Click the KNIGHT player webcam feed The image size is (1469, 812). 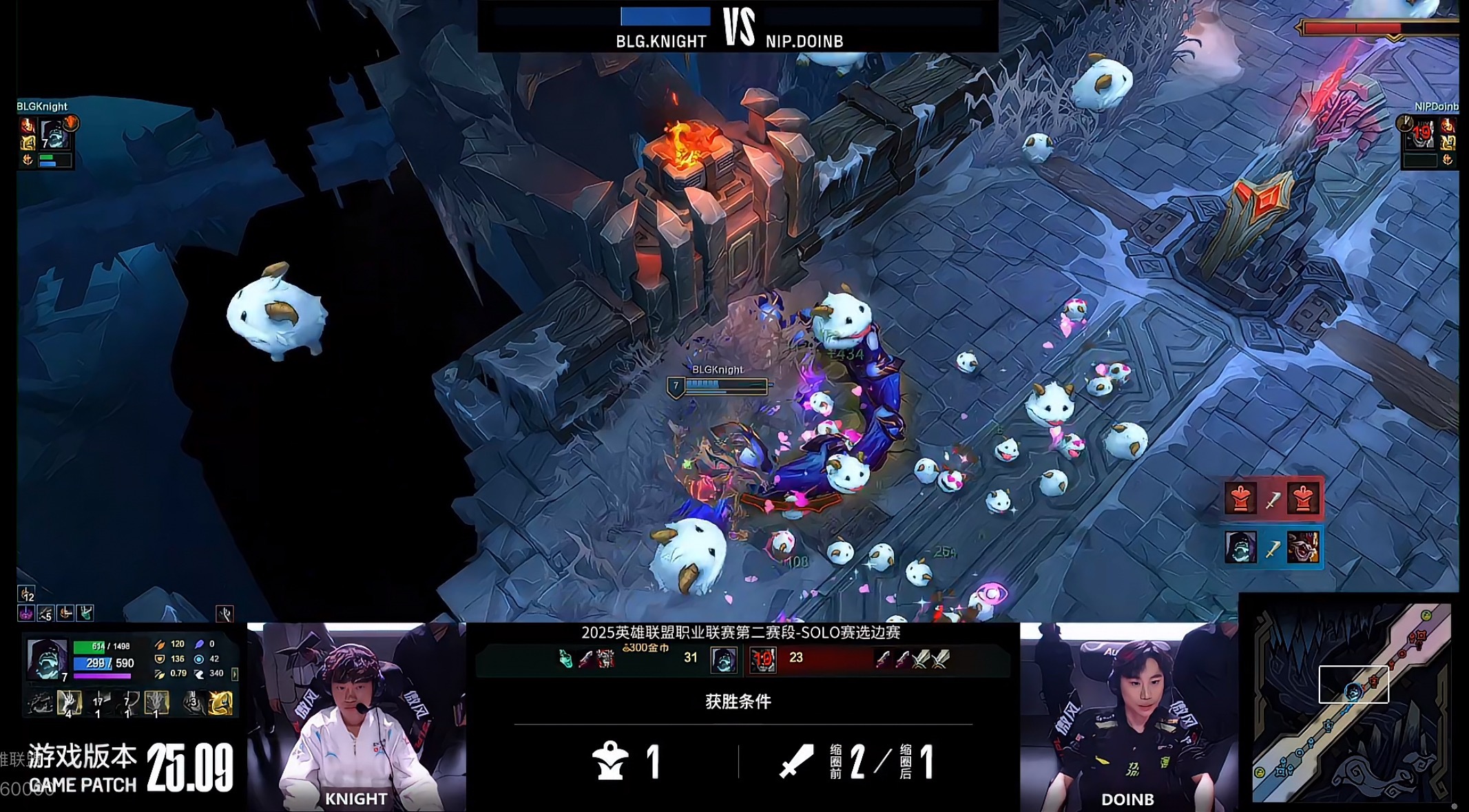(356, 716)
